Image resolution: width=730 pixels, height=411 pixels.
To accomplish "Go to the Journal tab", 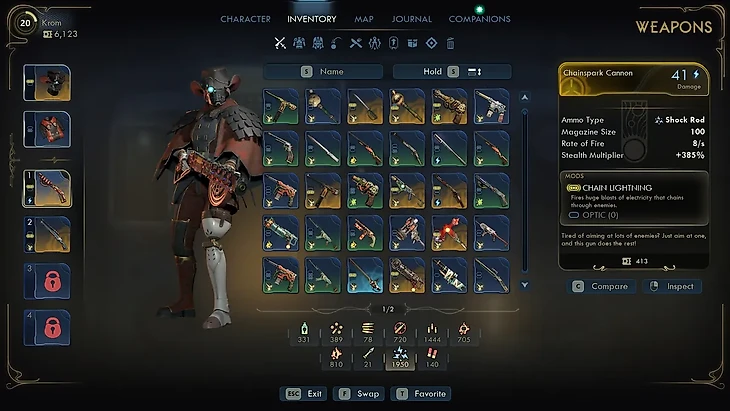I will 412,19.
